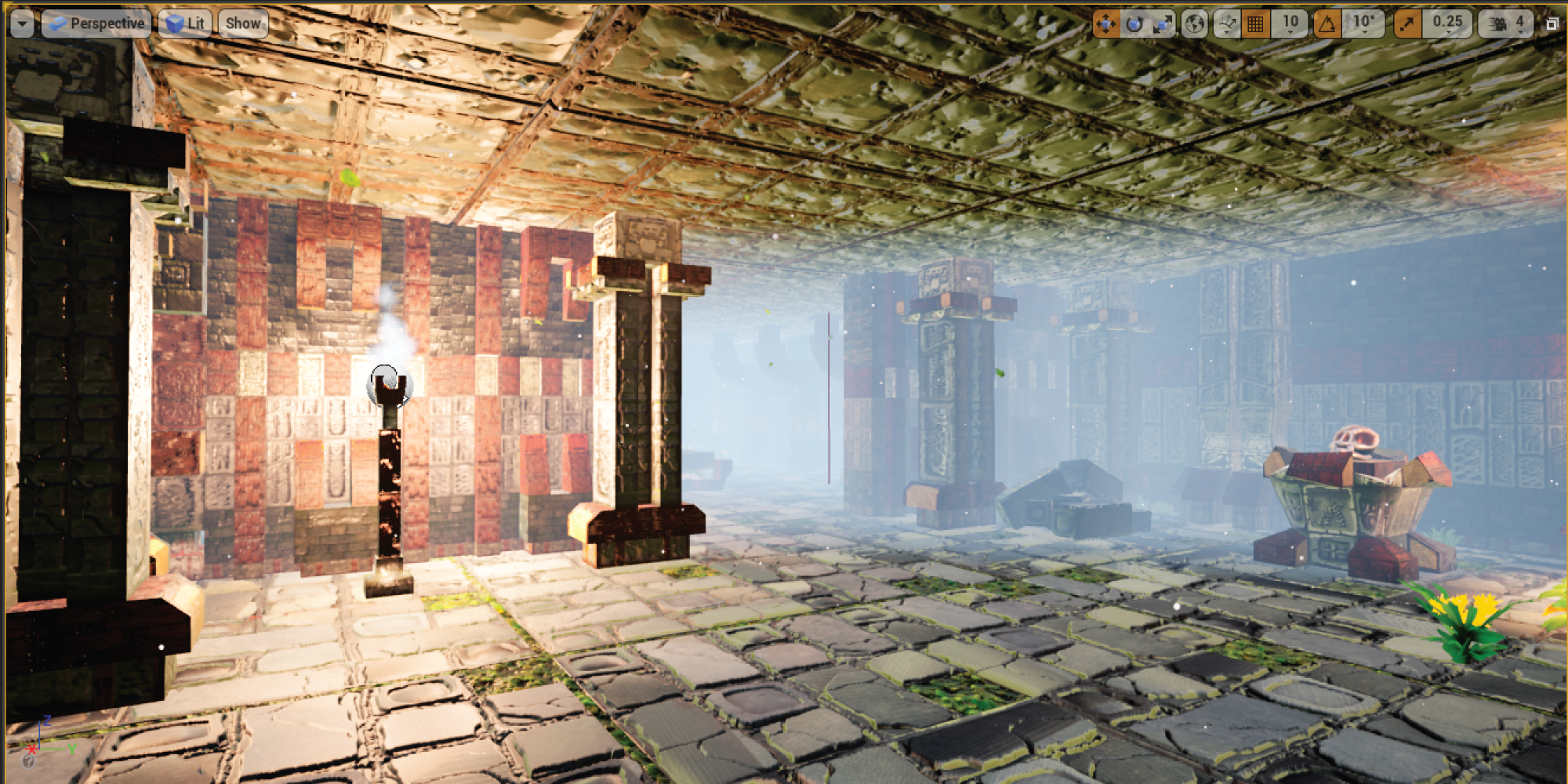Maximize the viewport with the expand icon

(x=1554, y=24)
